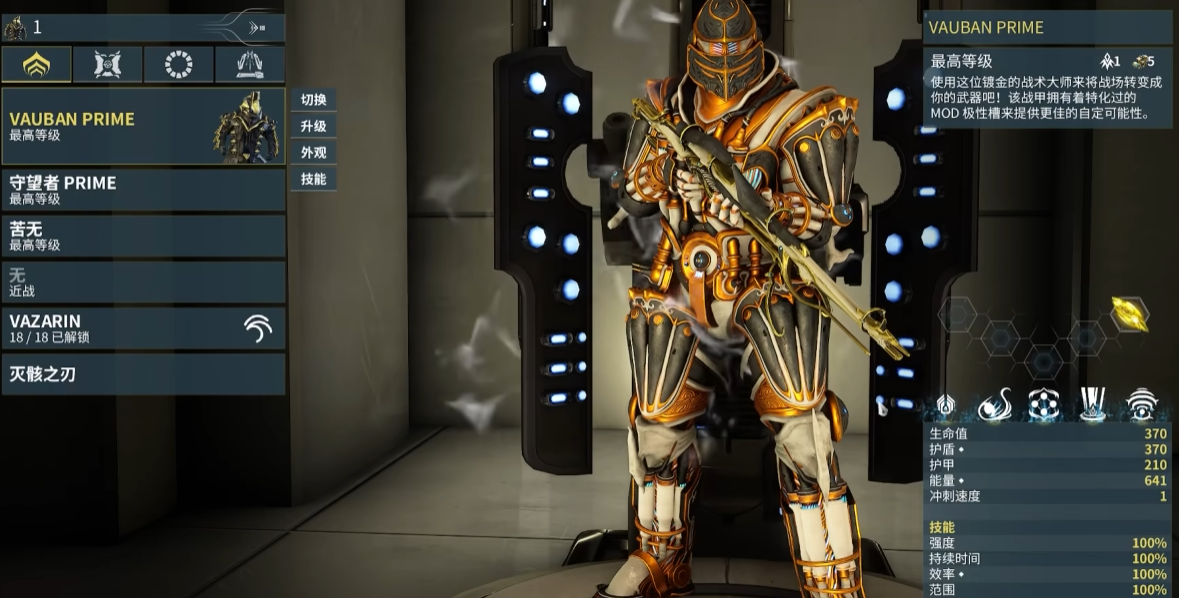1179x598 pixels.
Task: Choose the 苦无 secondary weapon slot
Action: (x=143, y=236)
